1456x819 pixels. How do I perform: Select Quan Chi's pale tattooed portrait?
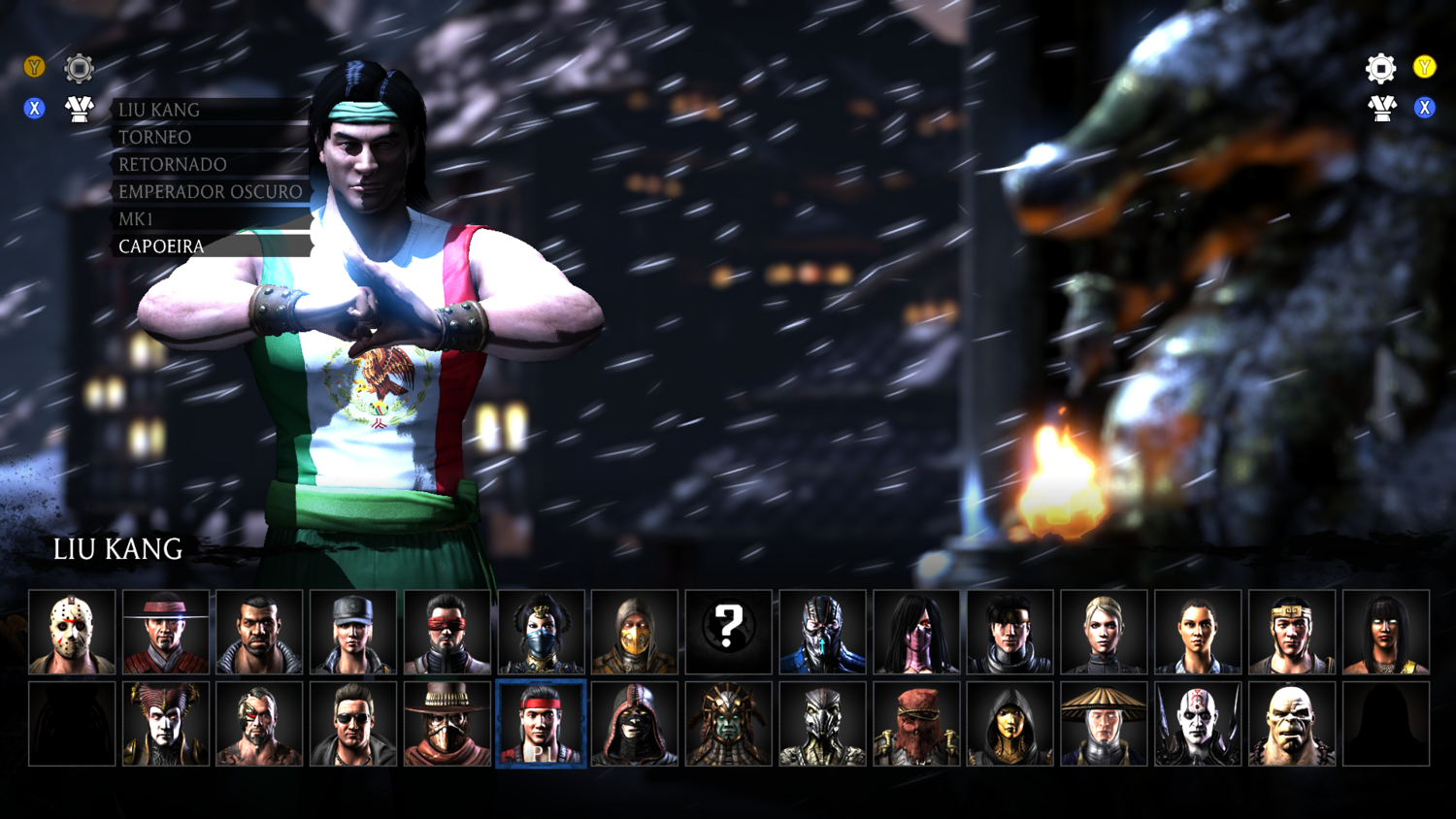click(x=1198, y=724)
